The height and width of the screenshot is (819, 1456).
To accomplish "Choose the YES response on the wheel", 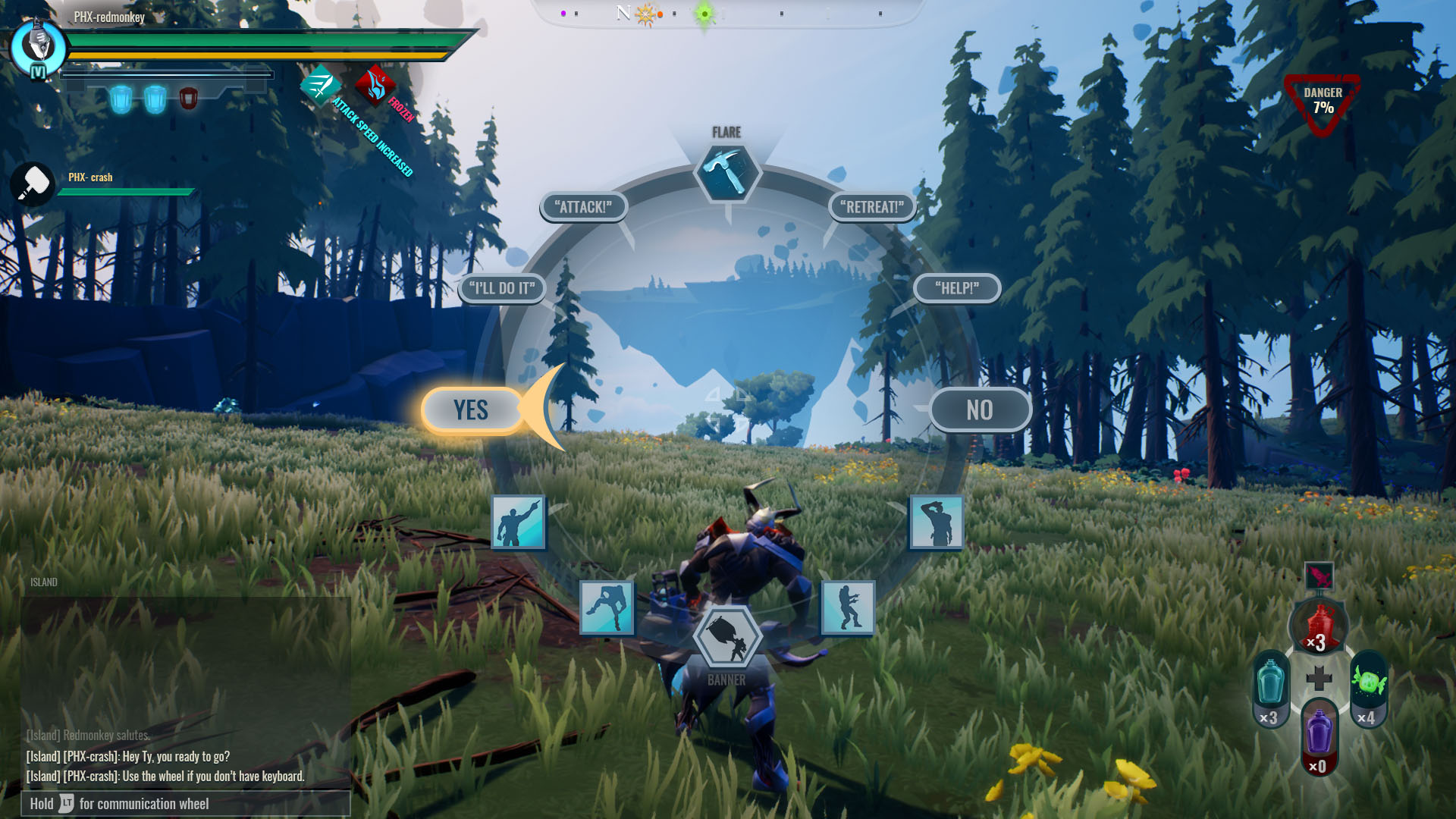I will 471,410.
